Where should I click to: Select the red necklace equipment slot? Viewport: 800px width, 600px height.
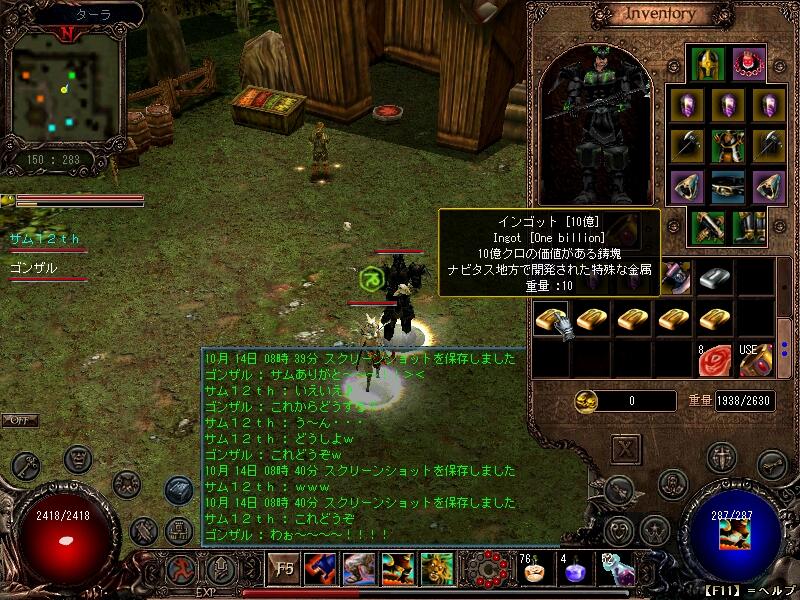(748, 64)
